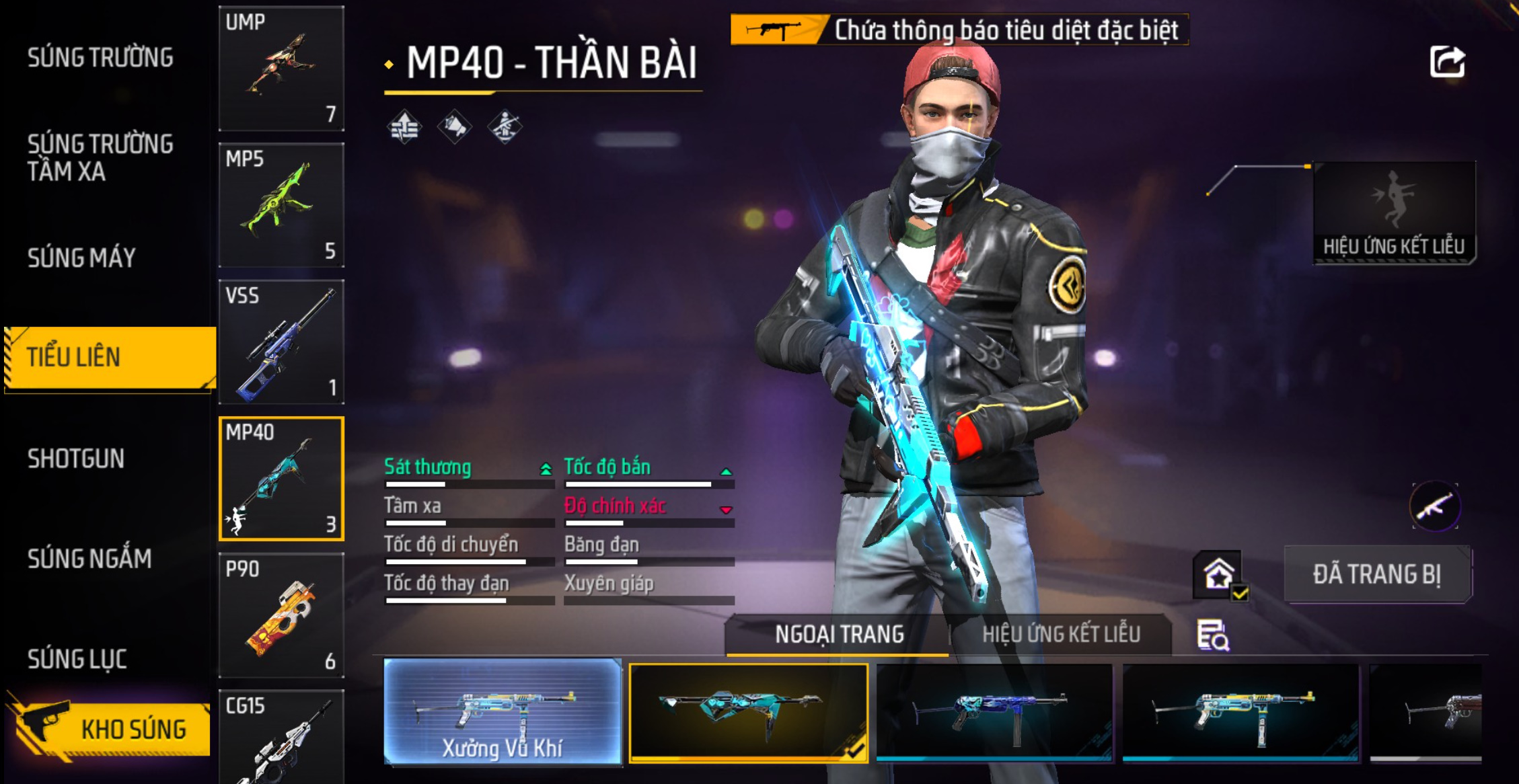1519x784 pixels.
Task: Select the P90 weapon slot
Action: click(281, 615)
